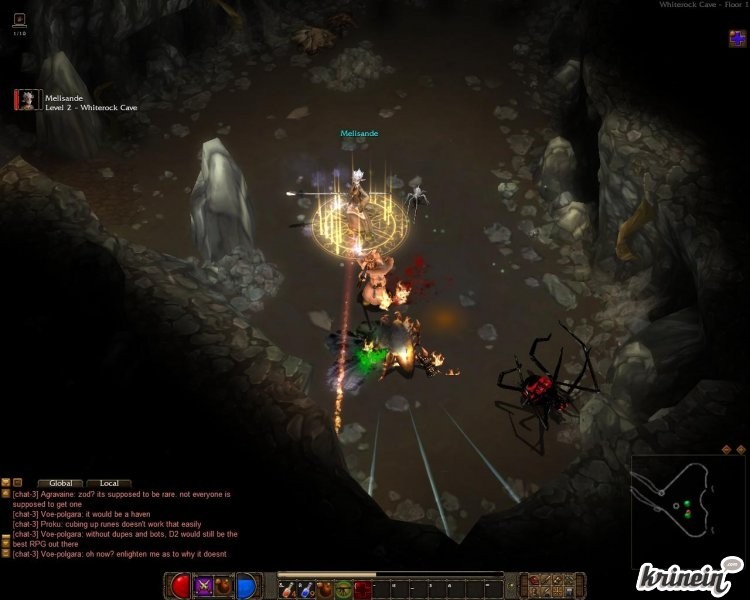Open the Local chat tab
This screenshot has width=750, height=600.
[109, 483]
